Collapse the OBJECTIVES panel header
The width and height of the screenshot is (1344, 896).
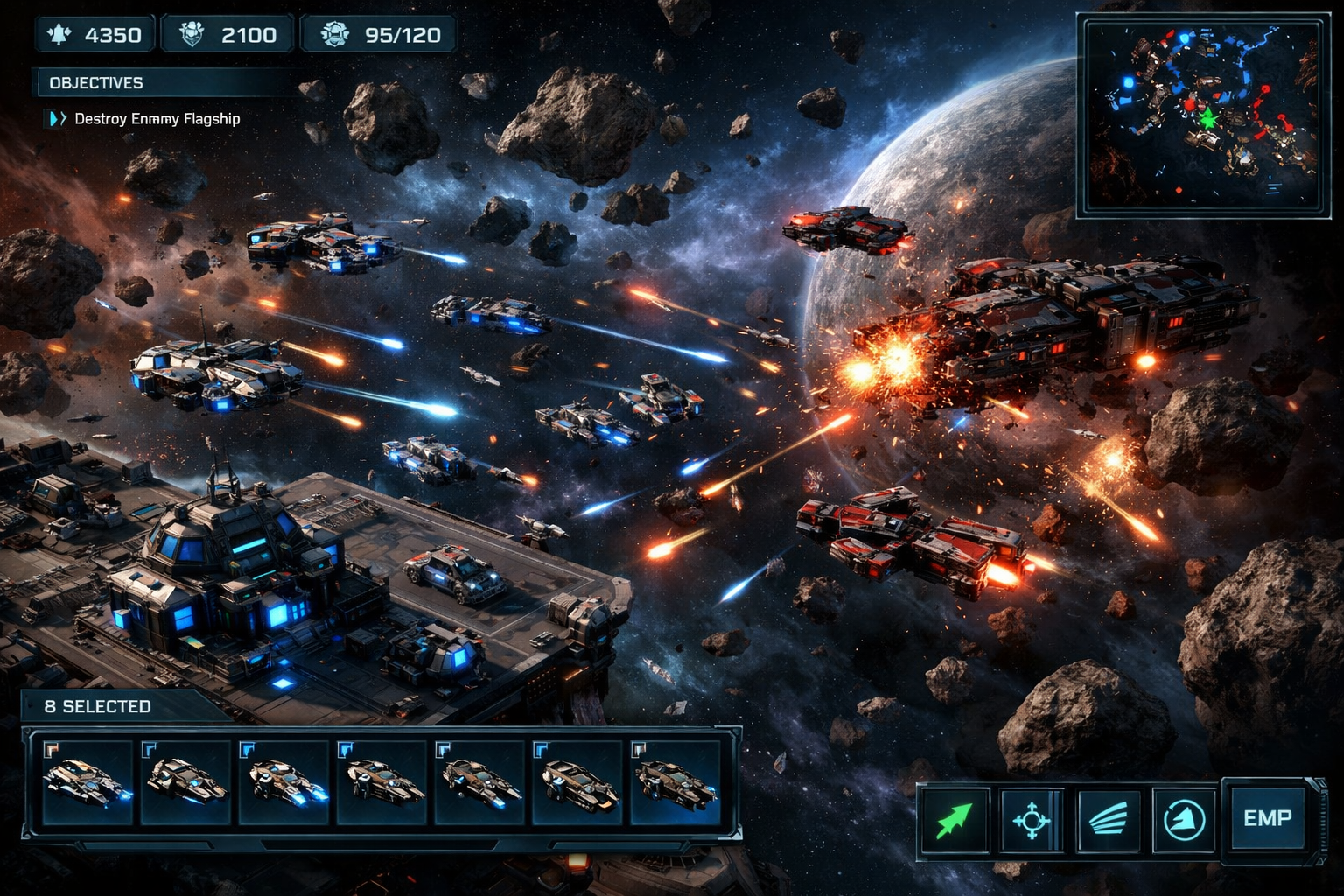click(x=96, y=83)
